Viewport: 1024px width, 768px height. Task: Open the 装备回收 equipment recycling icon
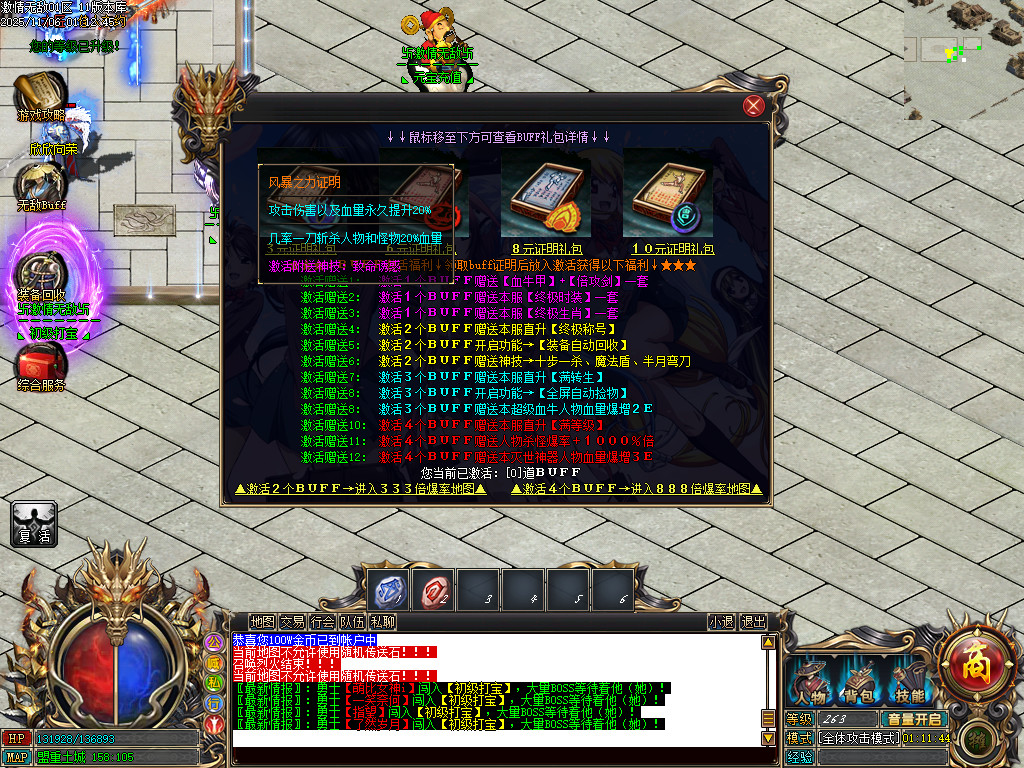coord(42,274)
